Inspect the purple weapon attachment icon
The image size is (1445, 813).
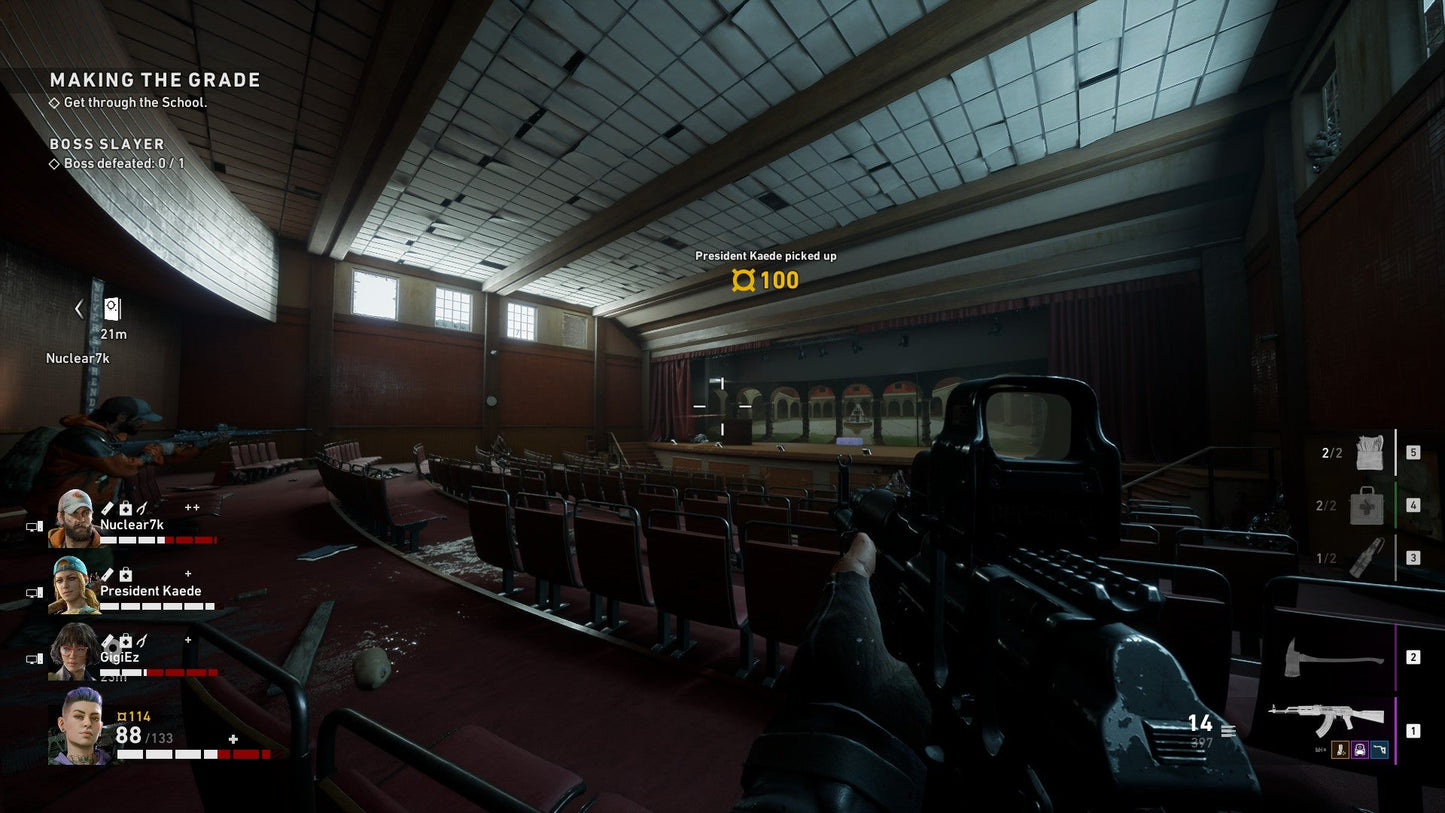point(1360,750)
